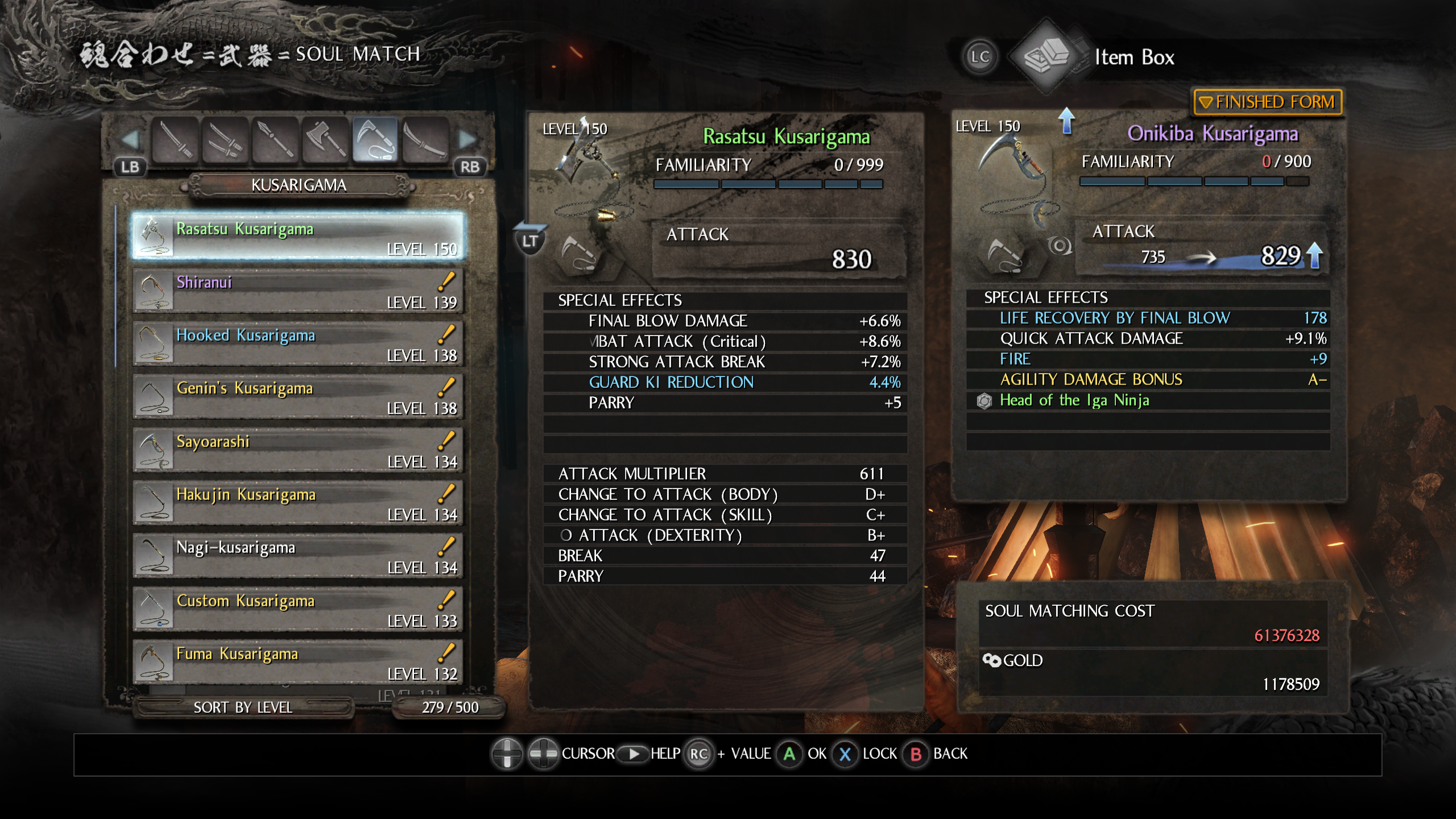Switch to the dual swords category tab

coord(225,139)
